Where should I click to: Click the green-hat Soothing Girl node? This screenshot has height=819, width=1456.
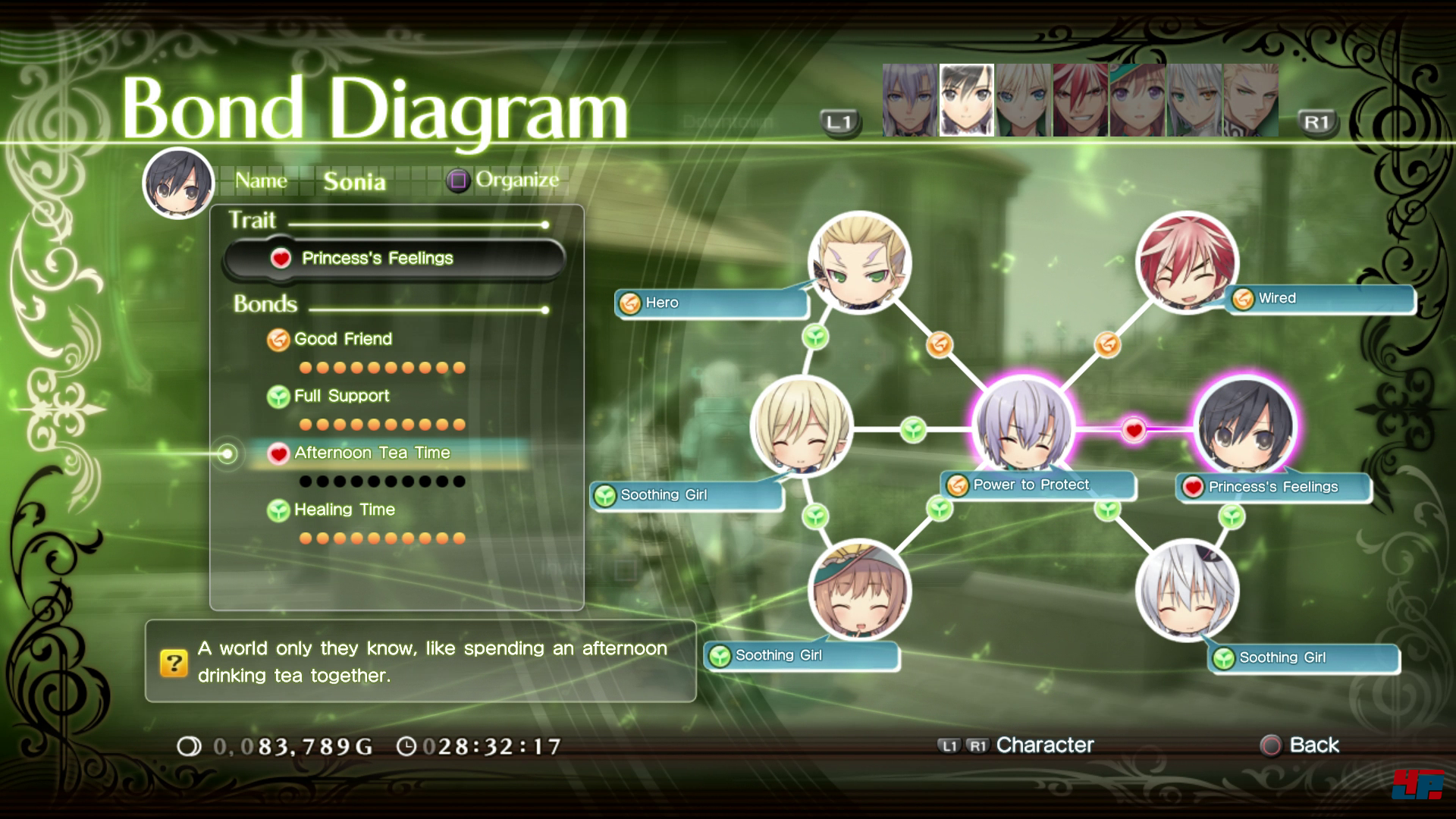tap(860, 591)
